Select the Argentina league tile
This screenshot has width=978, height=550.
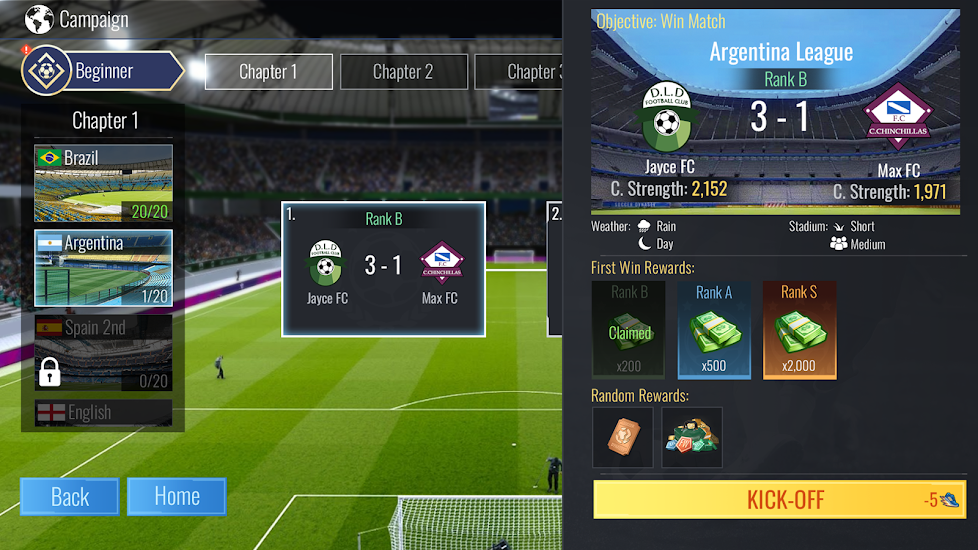pyautogui.click(x=103, y=268)
